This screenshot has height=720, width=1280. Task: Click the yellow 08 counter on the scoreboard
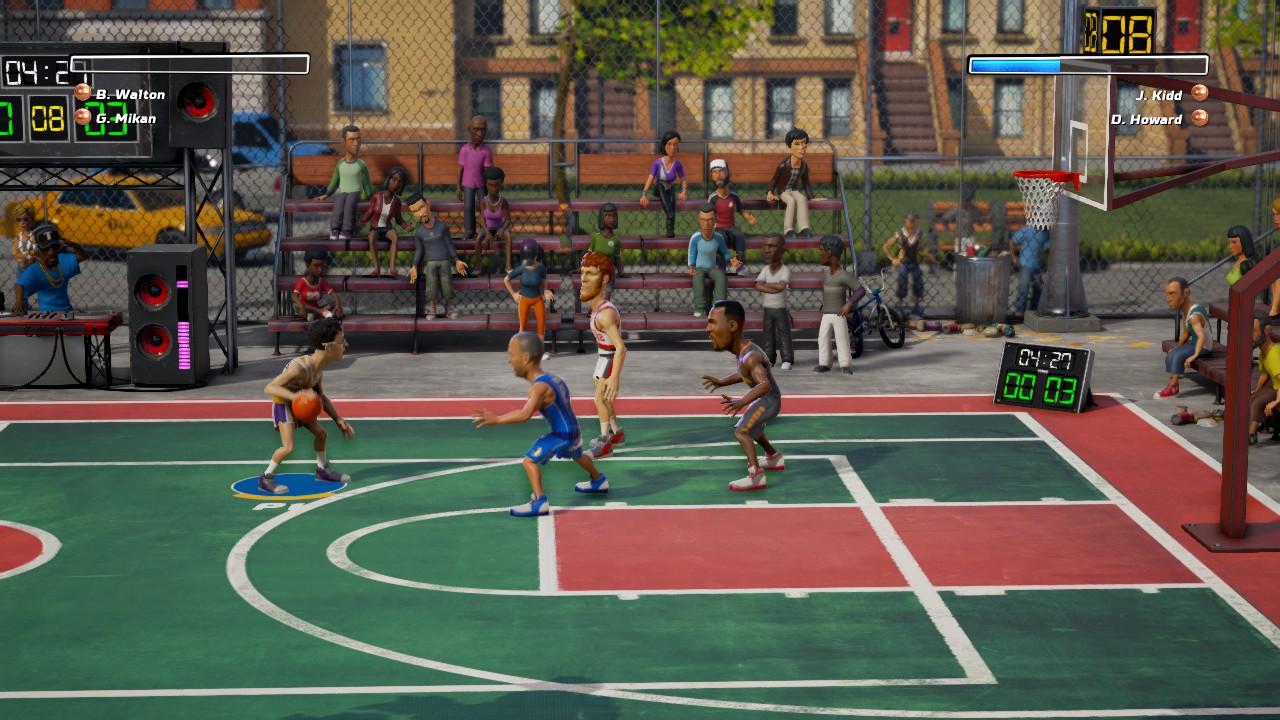click(x=47, y=118)
